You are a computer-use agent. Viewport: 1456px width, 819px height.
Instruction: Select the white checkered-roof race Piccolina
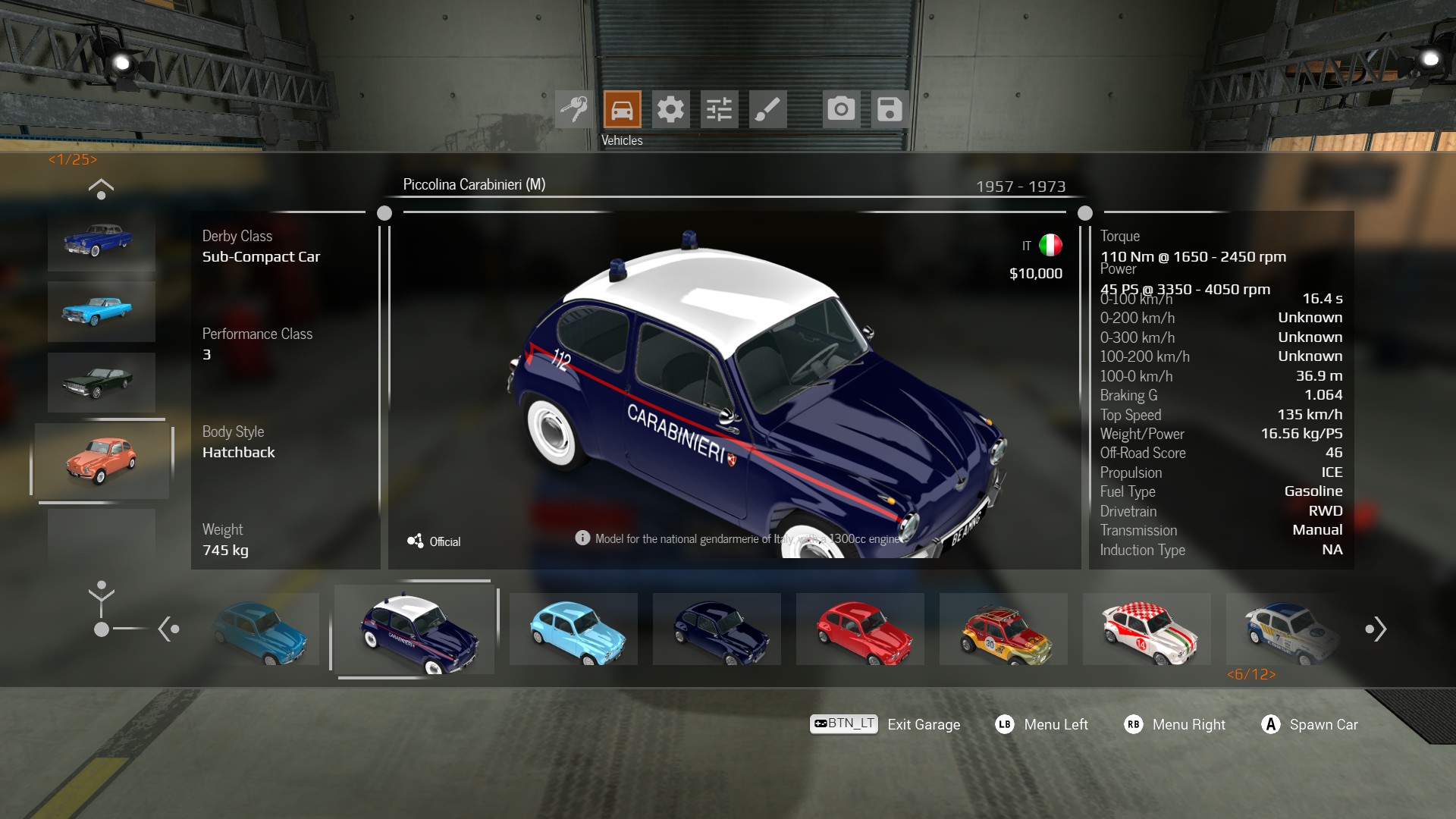coord(1147,629)
